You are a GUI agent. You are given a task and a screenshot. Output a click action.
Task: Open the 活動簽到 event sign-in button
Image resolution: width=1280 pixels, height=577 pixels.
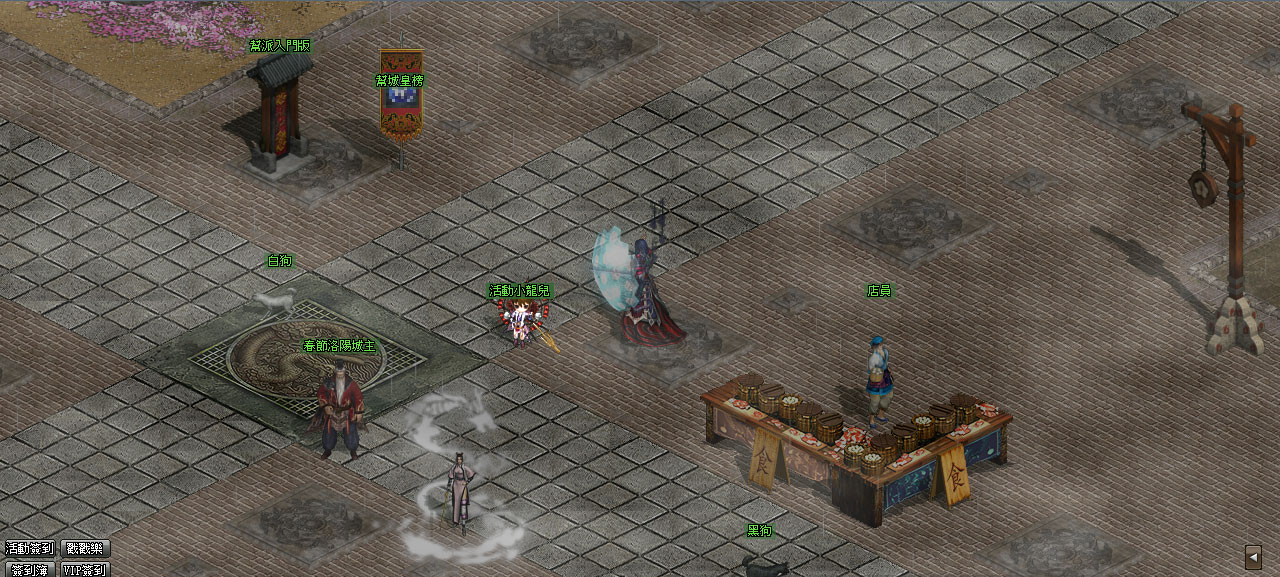point(29,548)
